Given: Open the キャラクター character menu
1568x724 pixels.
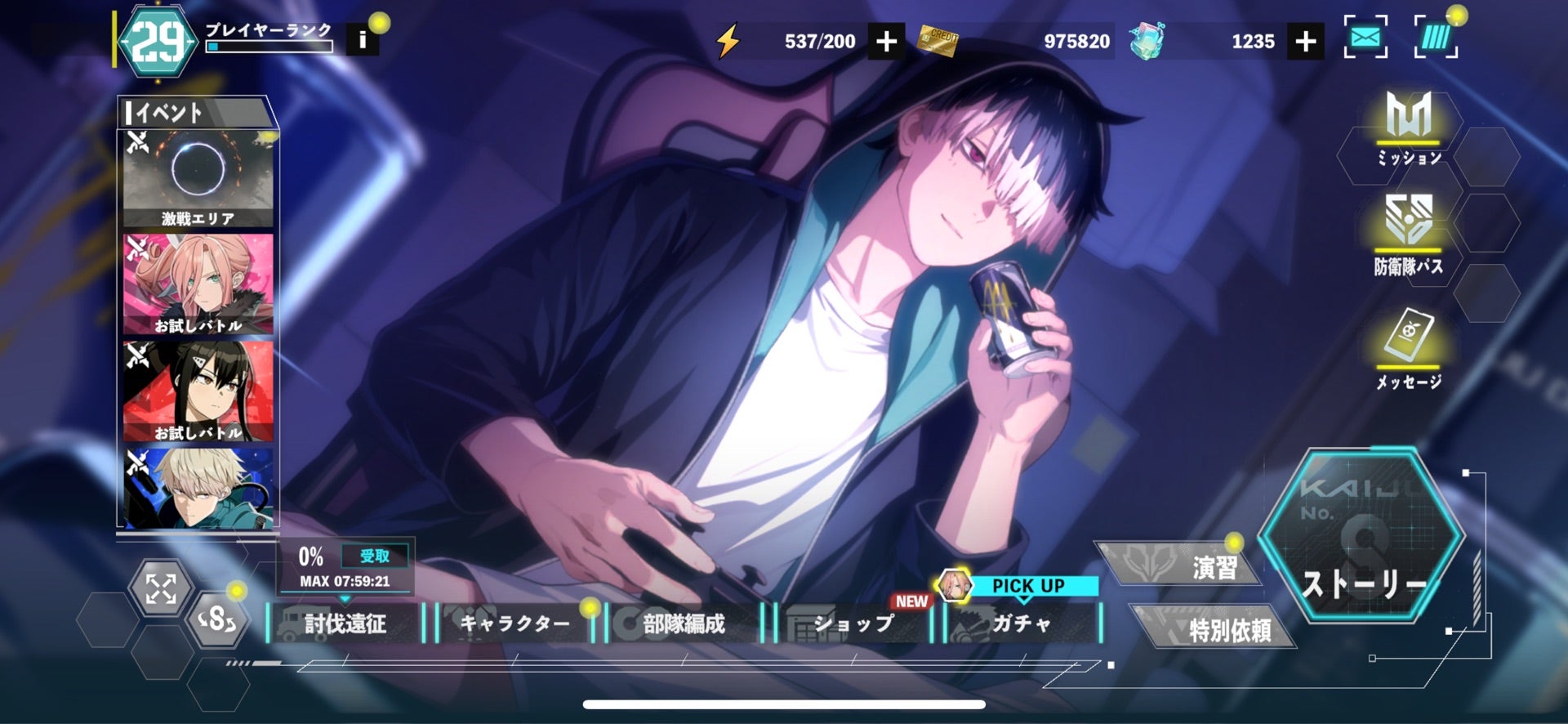Looking at the screenshot, I should (514, 623).
